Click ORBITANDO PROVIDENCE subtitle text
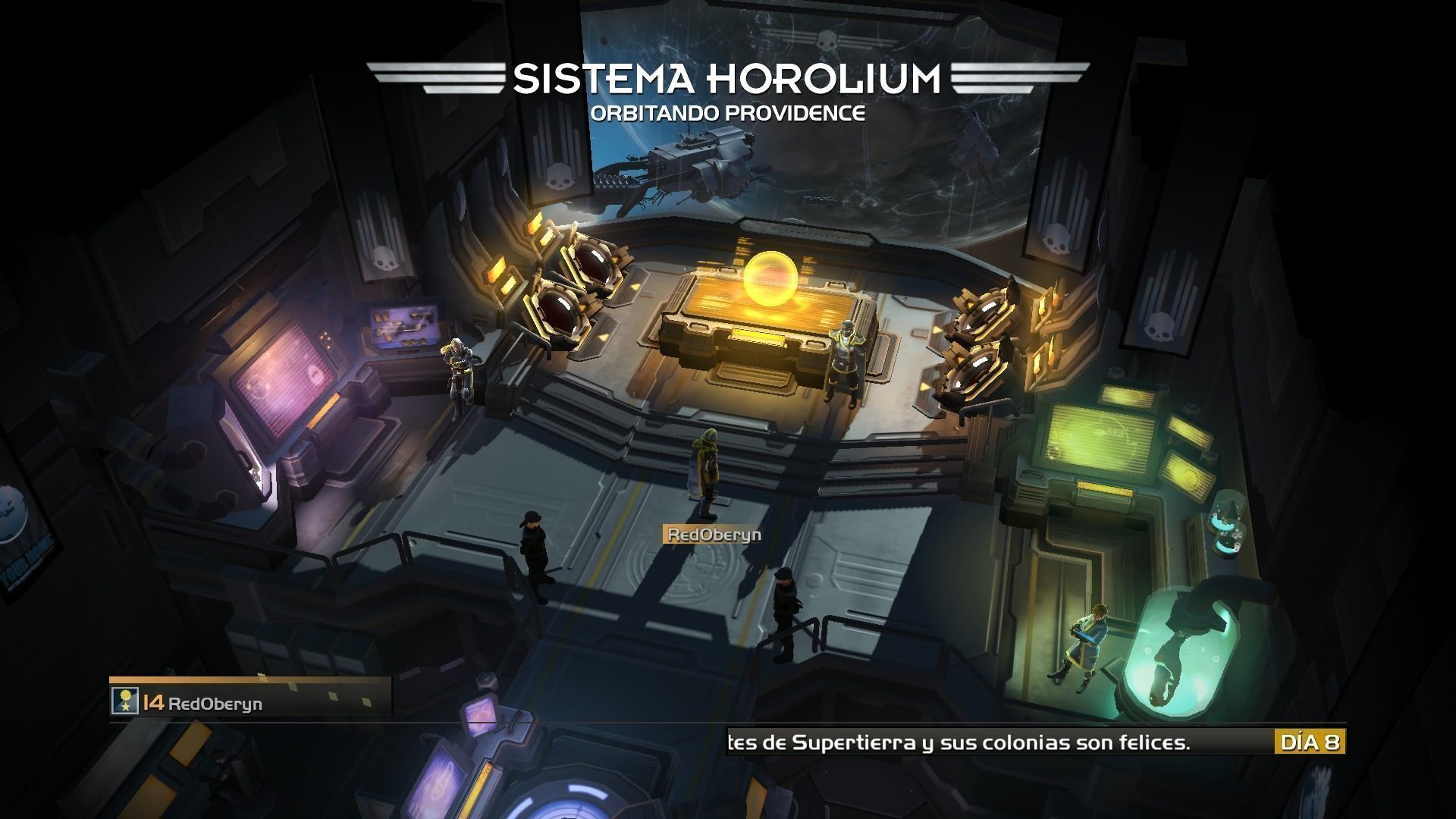Viewport: 1456px width, 819px height. tap(730, 112)
